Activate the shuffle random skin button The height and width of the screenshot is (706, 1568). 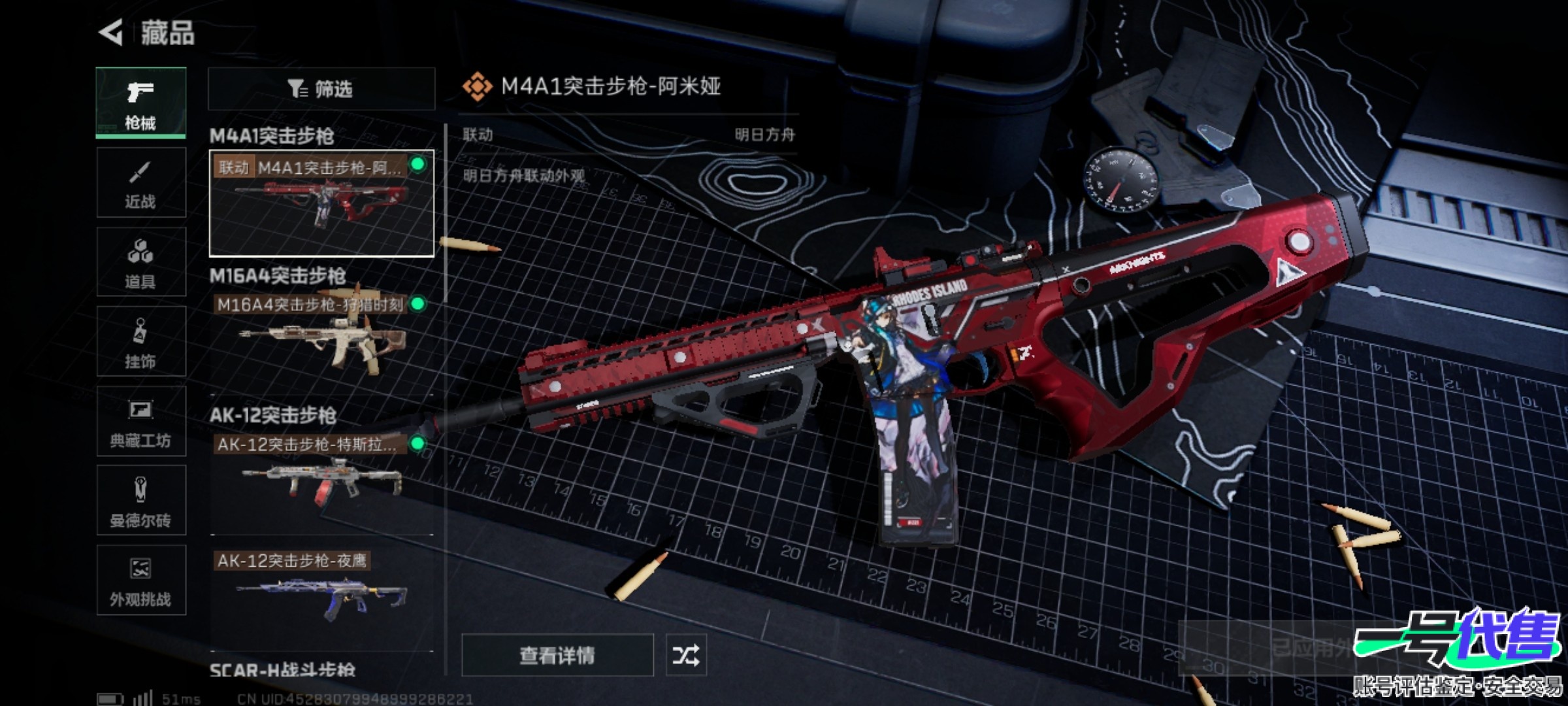[685, 654]
